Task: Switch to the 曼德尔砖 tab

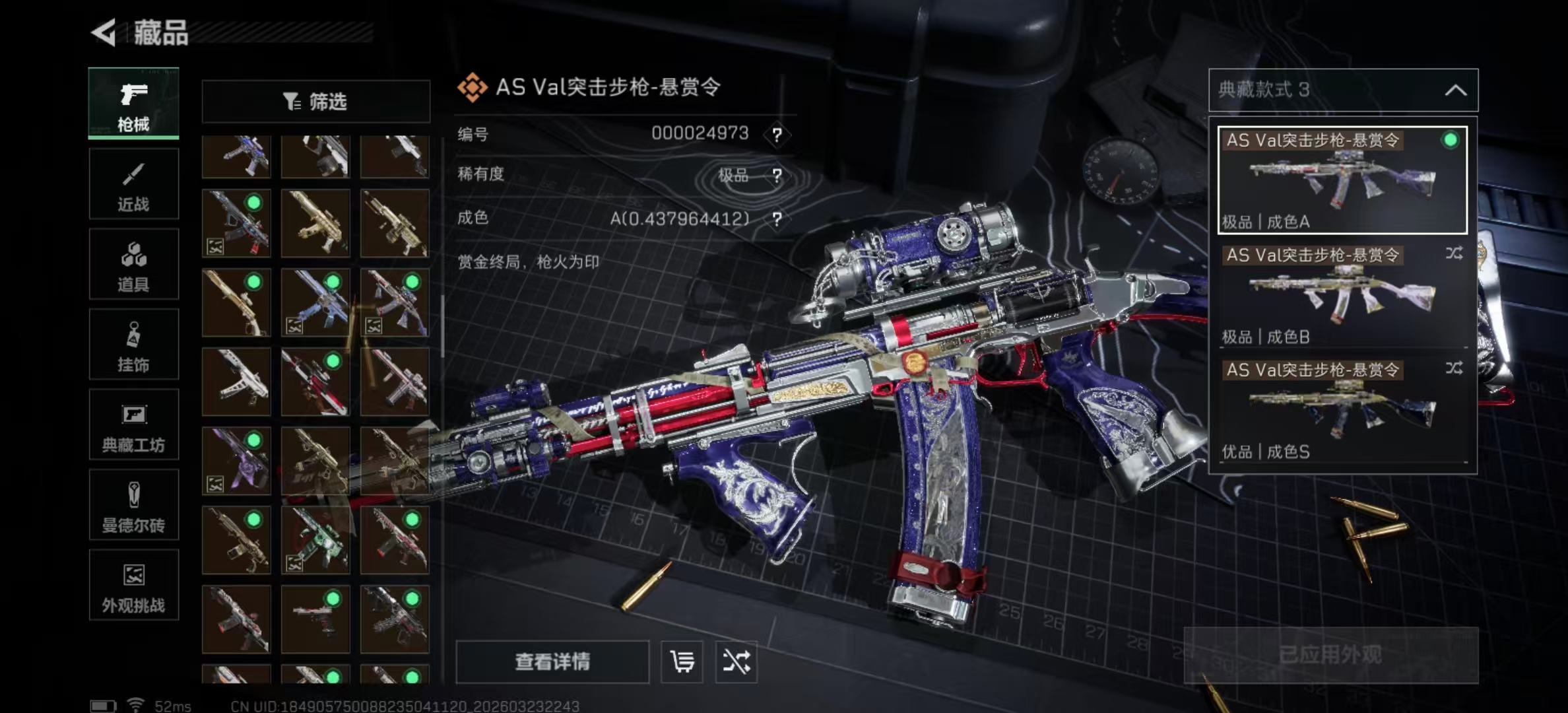Action: click(x=133, y=506)
